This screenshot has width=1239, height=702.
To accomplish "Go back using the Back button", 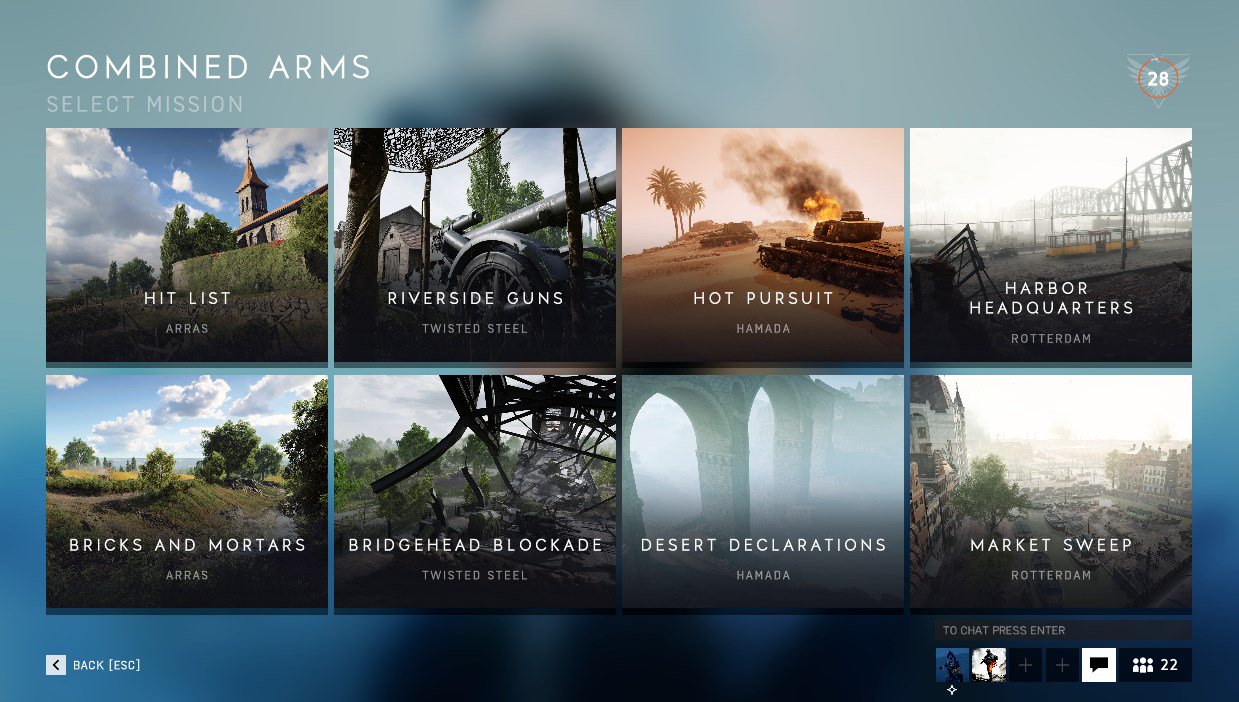I will pos(94,665).
